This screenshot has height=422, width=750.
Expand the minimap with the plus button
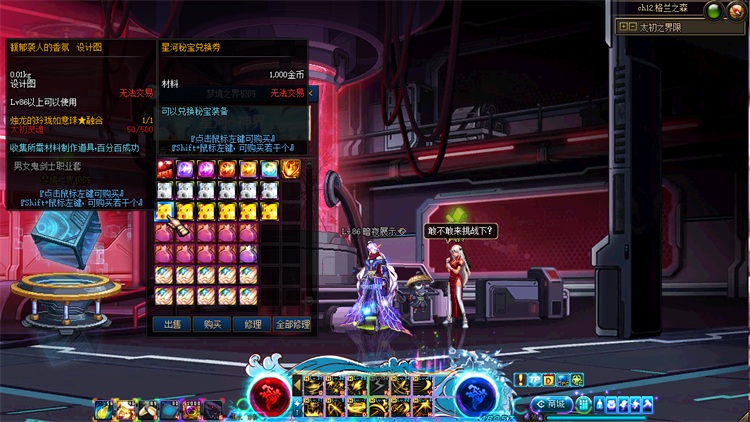(x=624, y=27)
